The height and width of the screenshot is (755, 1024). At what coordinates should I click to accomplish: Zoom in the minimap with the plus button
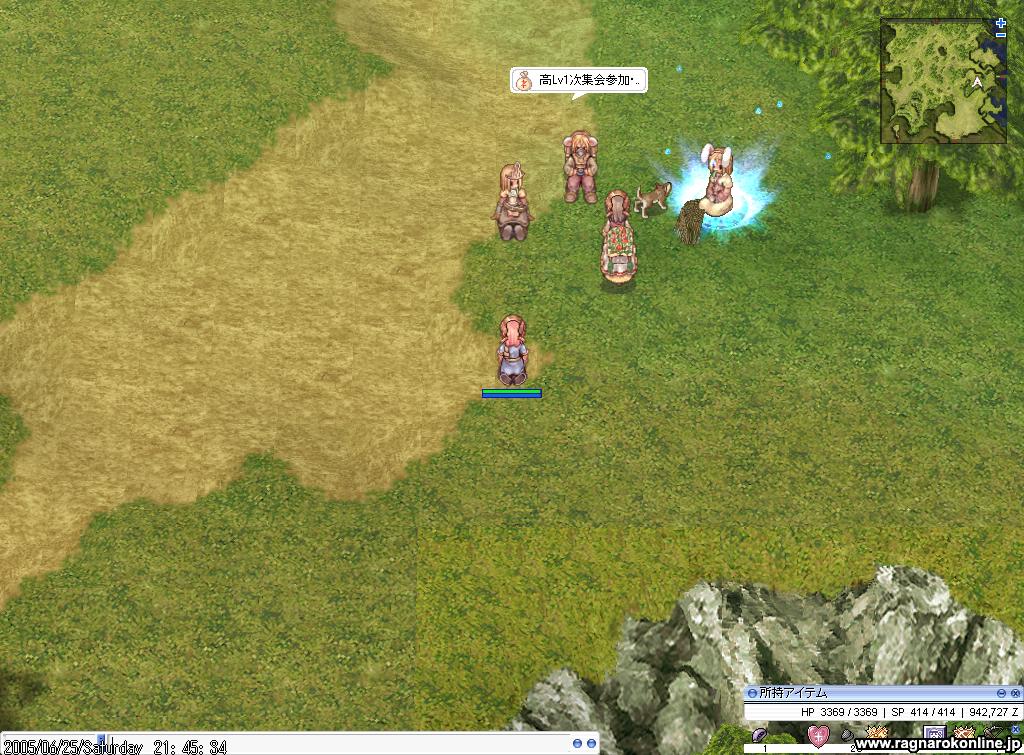click(1001, 22)
